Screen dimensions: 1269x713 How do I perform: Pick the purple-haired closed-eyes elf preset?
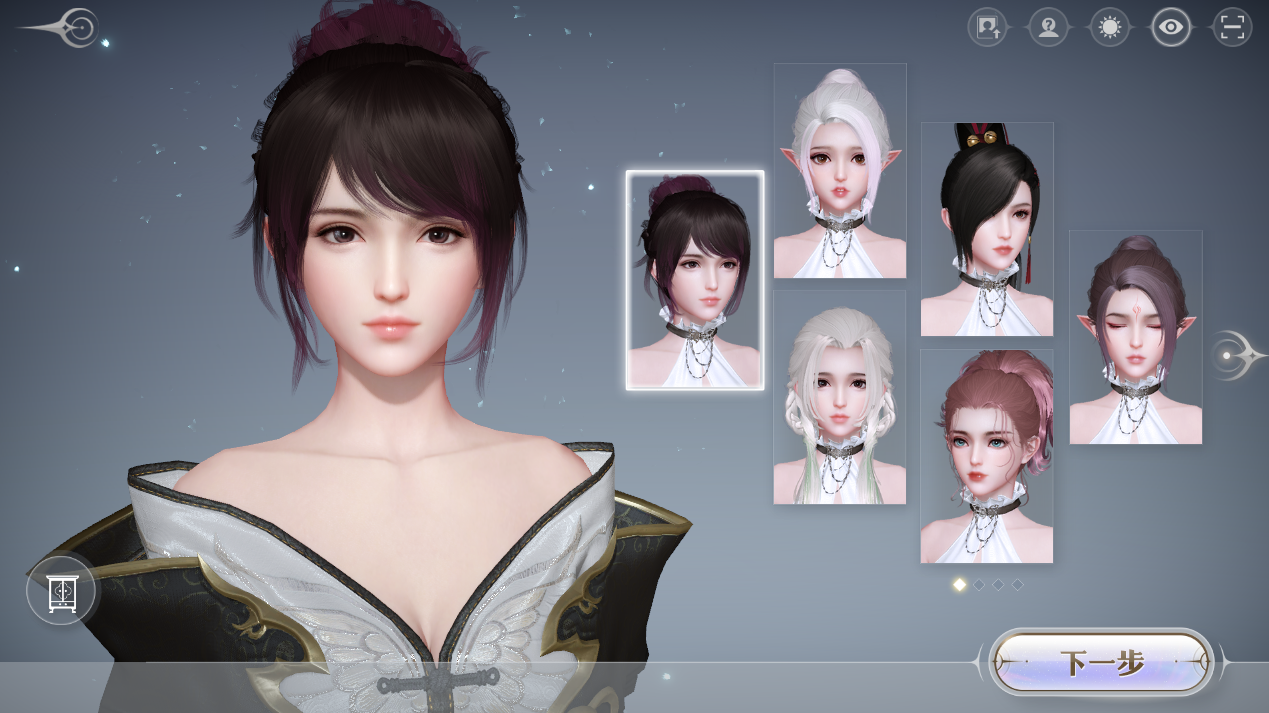[x=1135, y=337]
